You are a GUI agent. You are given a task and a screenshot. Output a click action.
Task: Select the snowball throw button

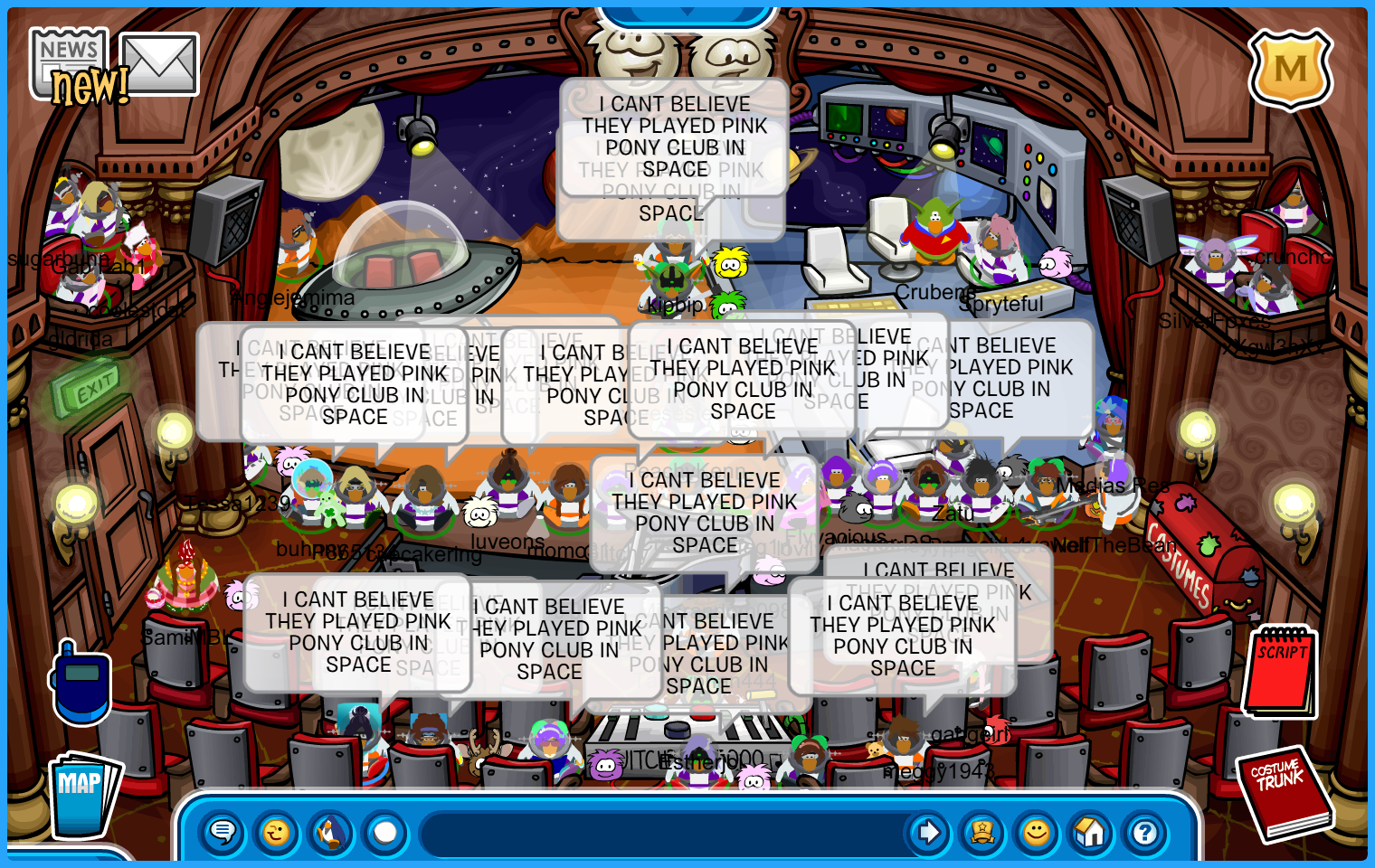coord(385,832)
